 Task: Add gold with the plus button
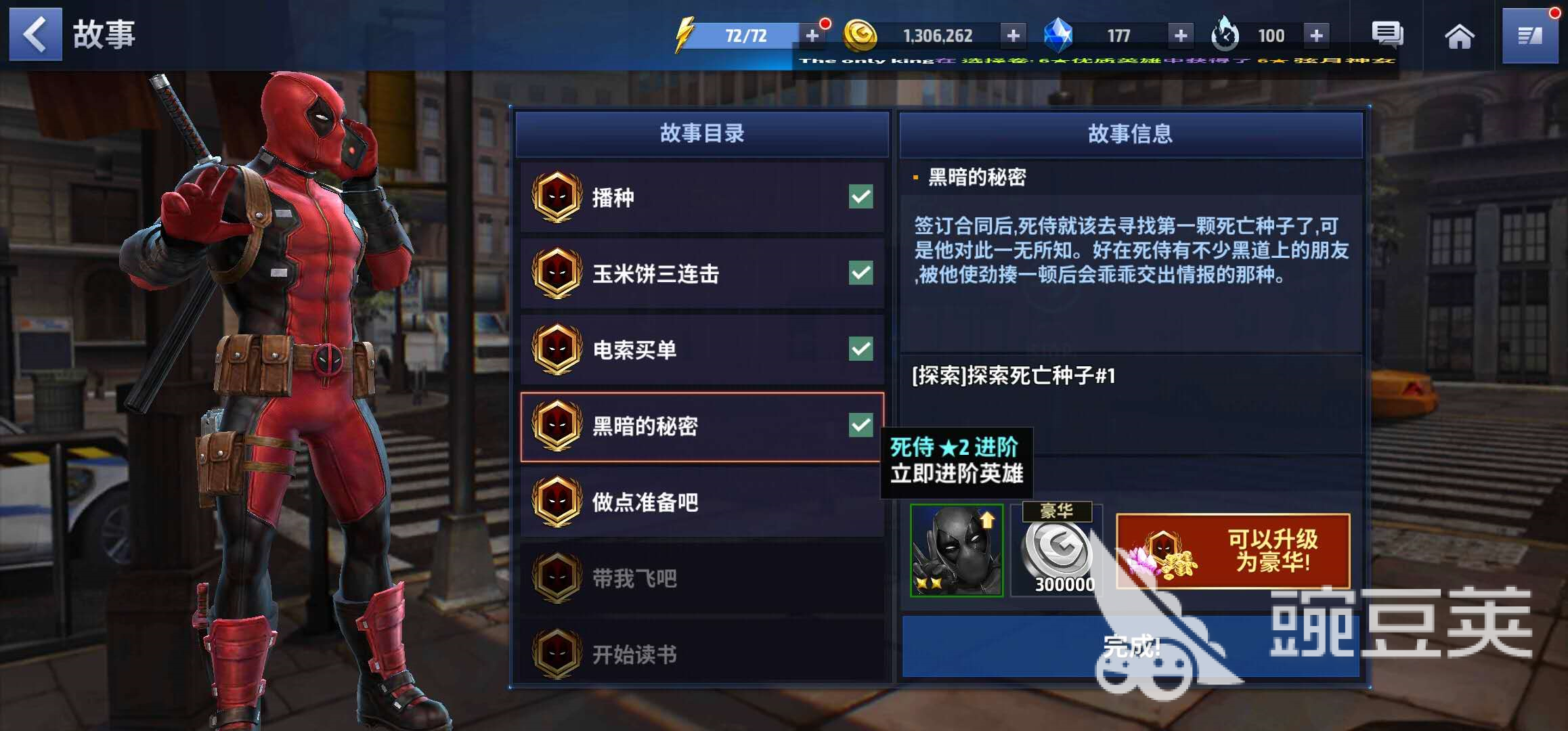coord(1013,35)
